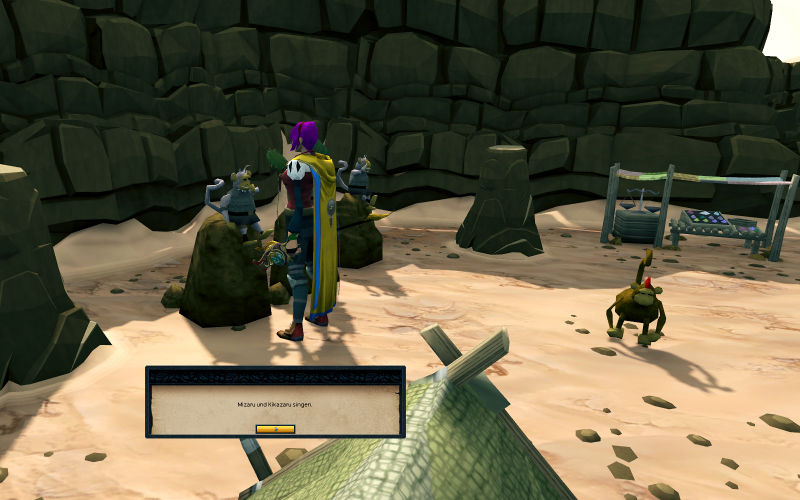This screenshot has height=500, width=800.
Task: Click the yellow continue button in the dialogue box
Action: [275, 428]
